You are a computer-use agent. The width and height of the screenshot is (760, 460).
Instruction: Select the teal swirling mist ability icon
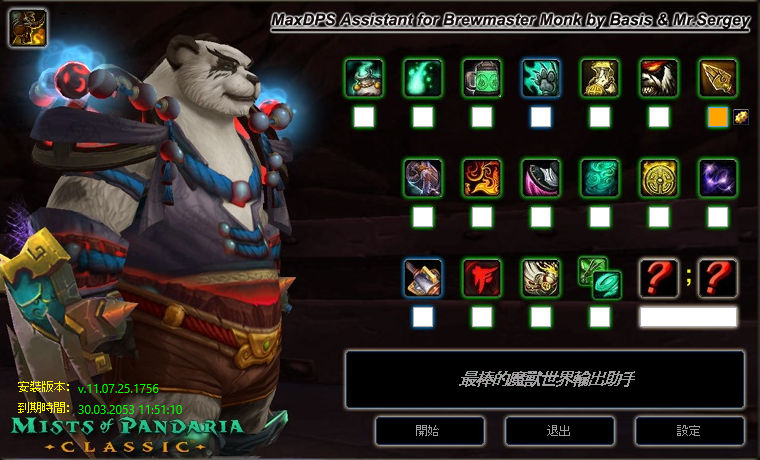599,177
